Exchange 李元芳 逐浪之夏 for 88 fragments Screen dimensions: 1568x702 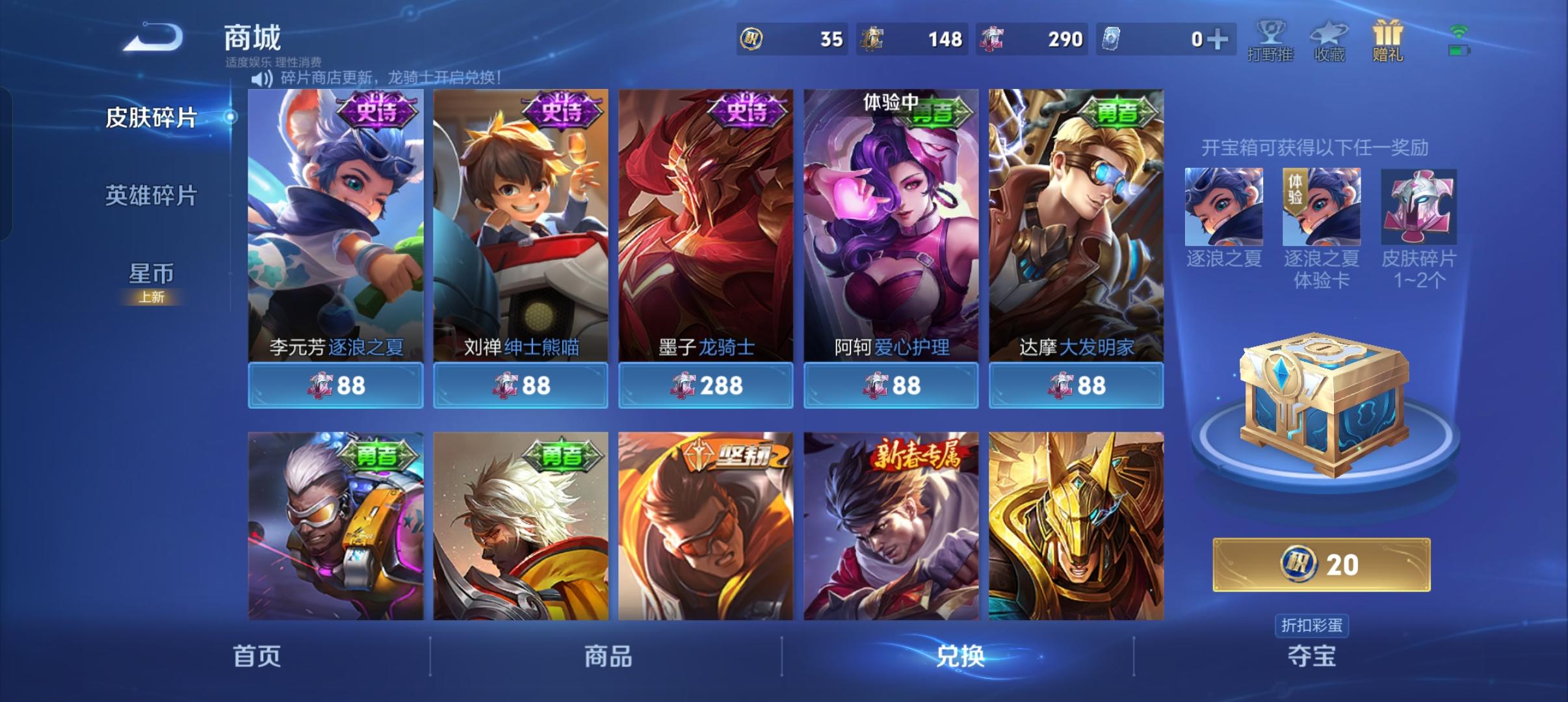point(335,385)
